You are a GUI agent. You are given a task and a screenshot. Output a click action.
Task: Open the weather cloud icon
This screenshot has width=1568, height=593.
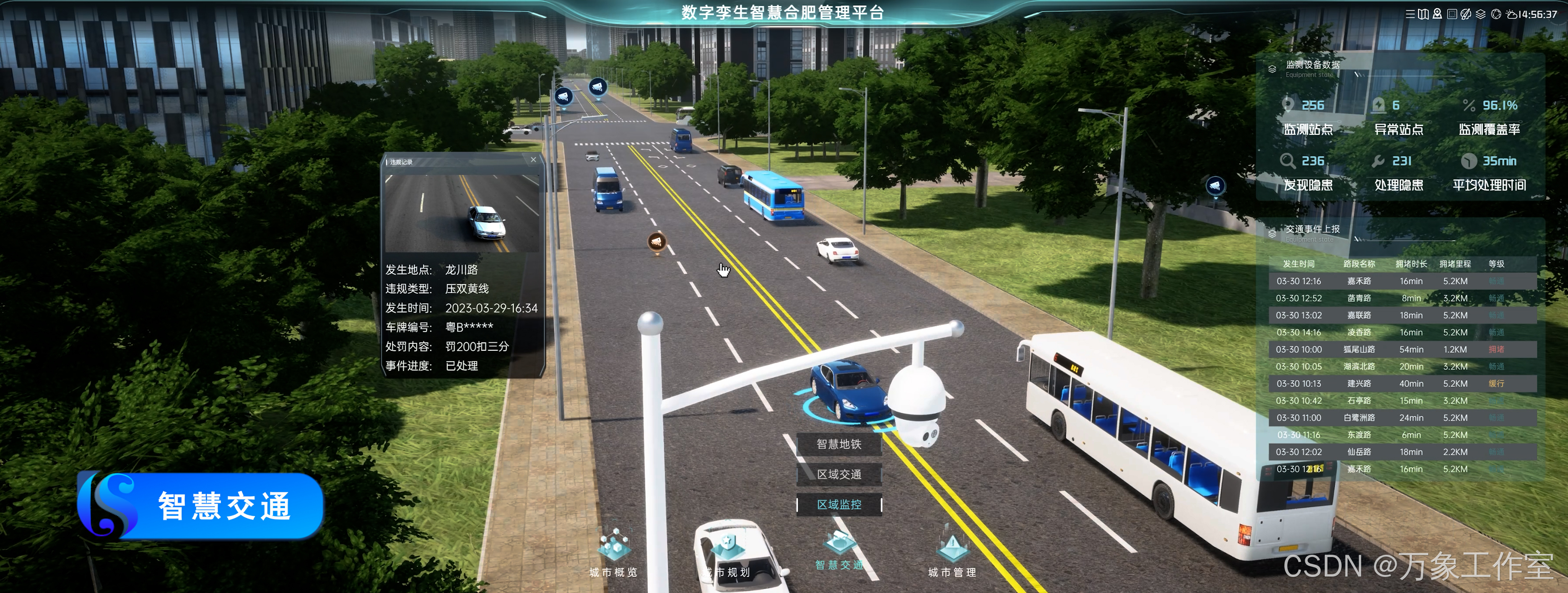[1512, 14]
